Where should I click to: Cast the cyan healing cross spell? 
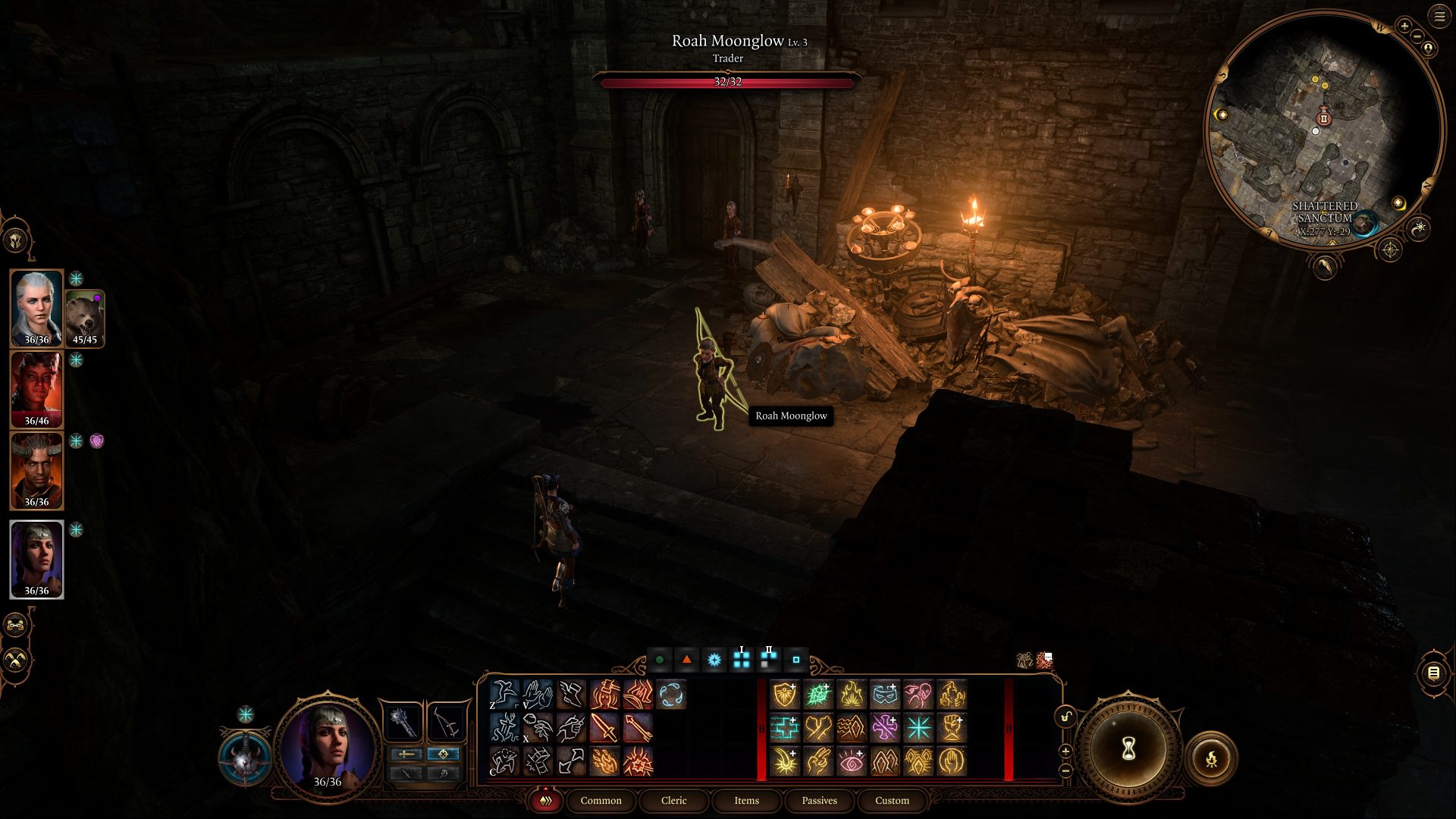(786, 728)
